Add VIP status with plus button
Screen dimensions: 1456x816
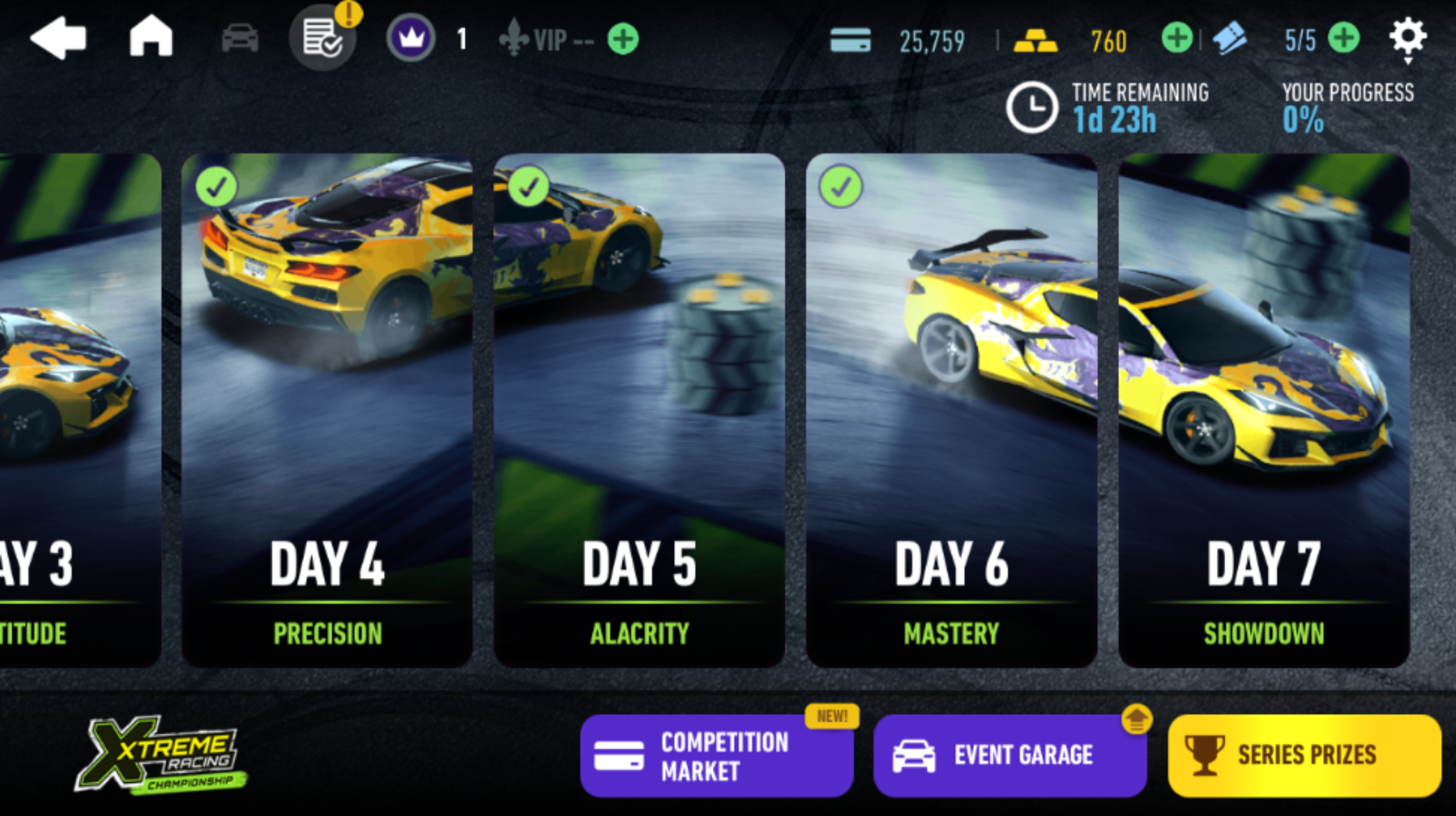pyautogui.click(x=623, y=39)
